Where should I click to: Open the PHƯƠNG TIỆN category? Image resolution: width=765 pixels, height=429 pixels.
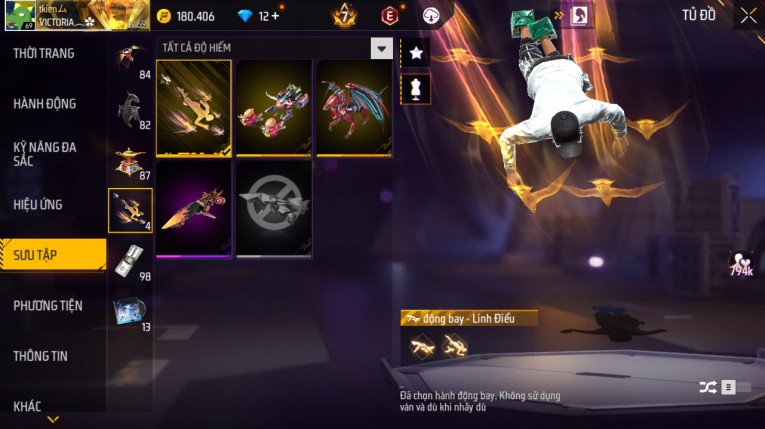[48, 305]
